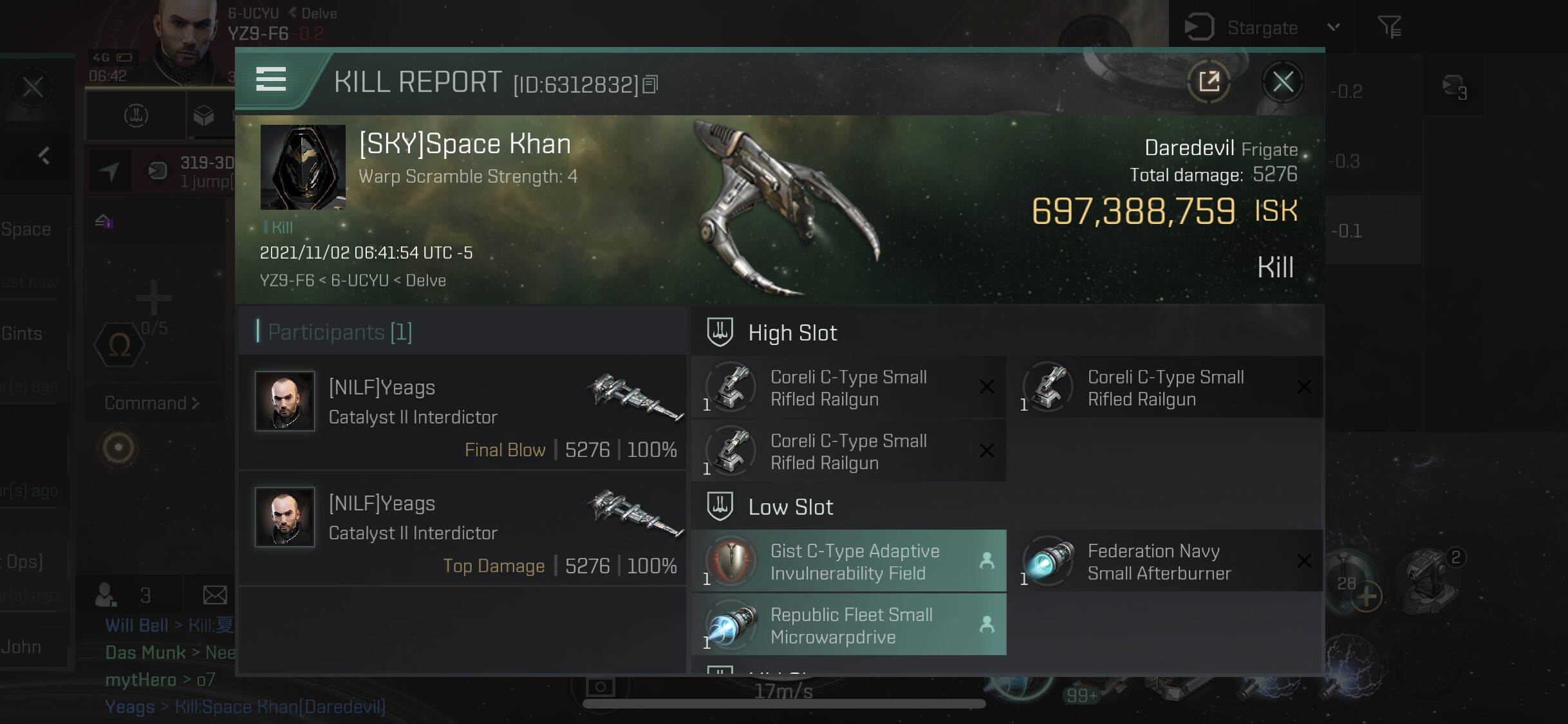Open Yeags kill link in chat
Screen dimensions: 1568x724
[x=280, y=707]
